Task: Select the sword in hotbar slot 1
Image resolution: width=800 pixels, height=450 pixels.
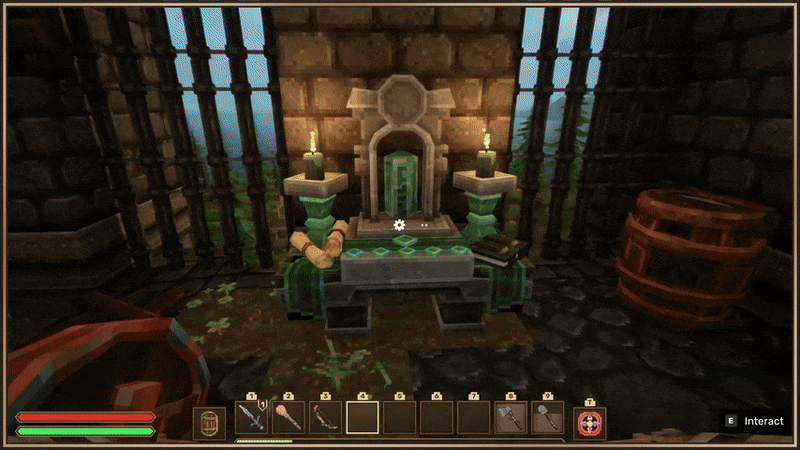Action: click(x=251, y=418)
